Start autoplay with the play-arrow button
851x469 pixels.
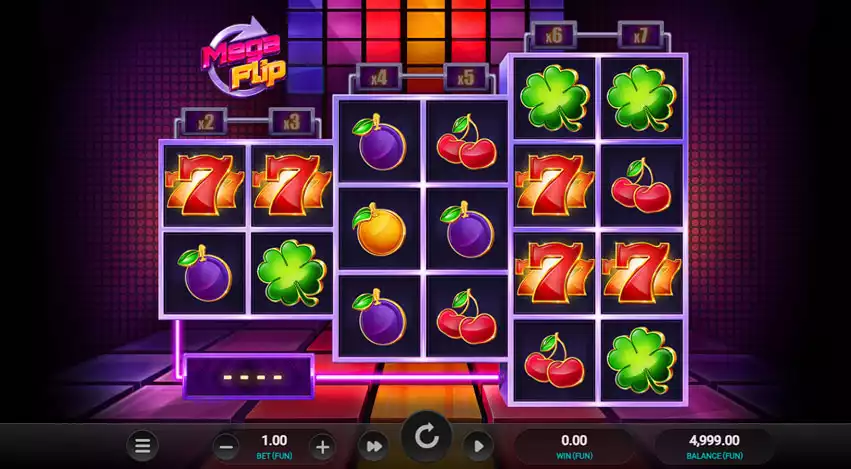pos(478,446)
